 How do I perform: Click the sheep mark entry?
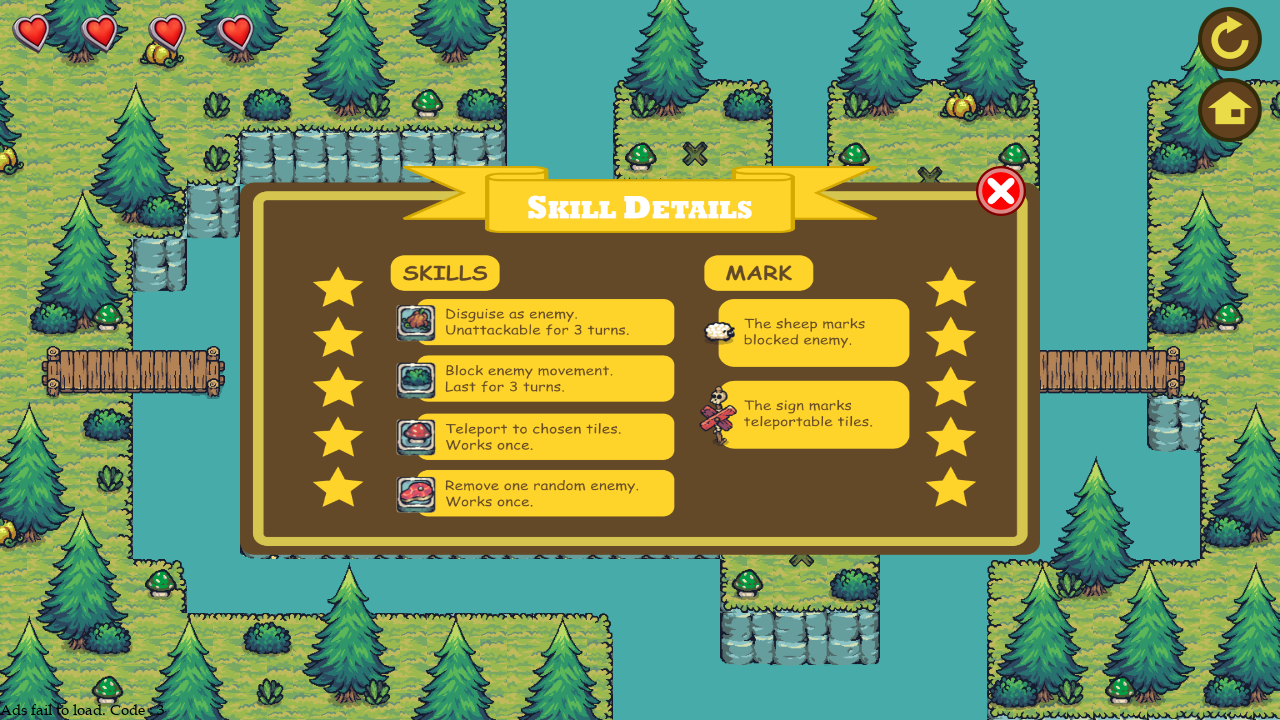tap(811, 332)
